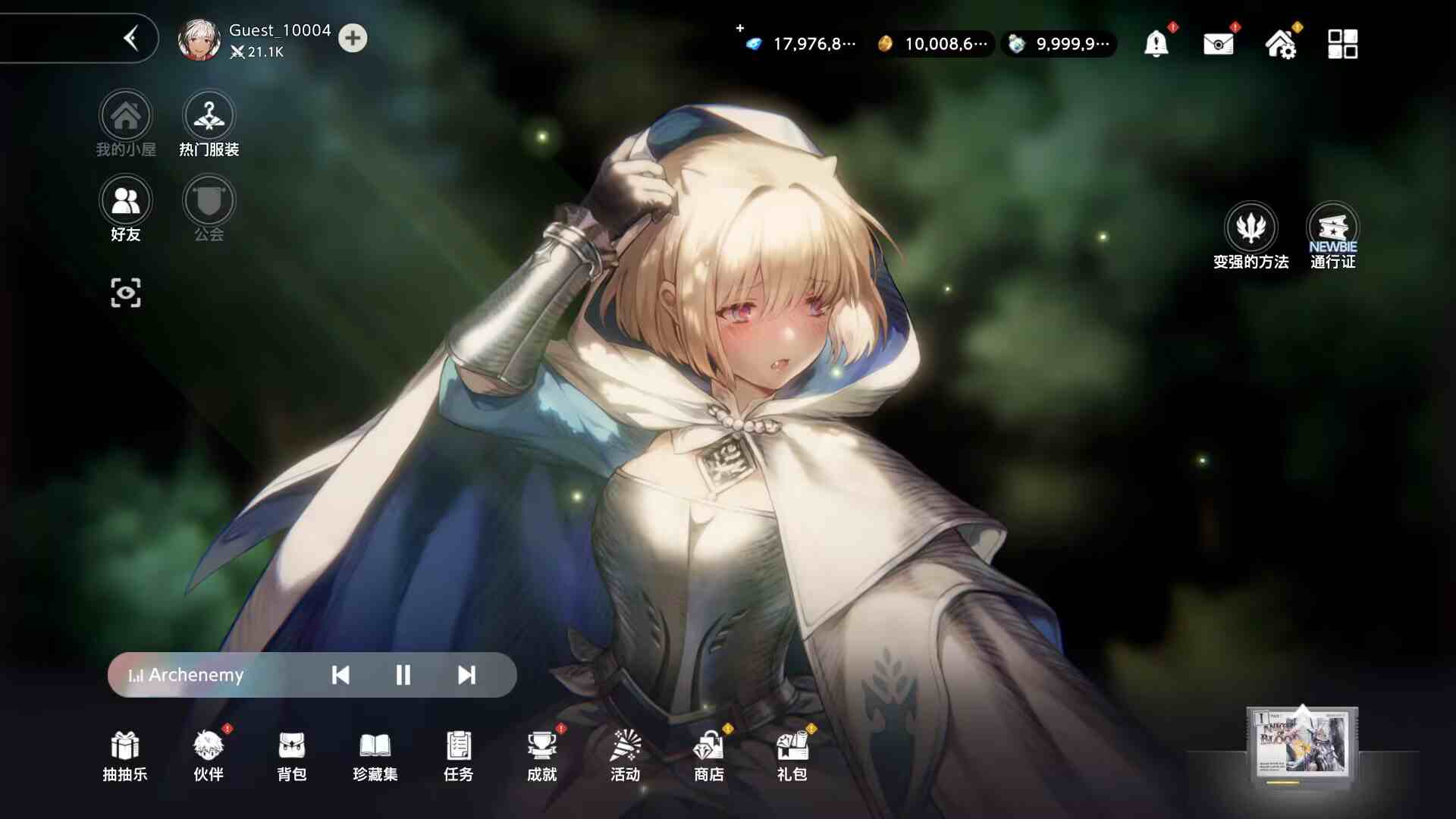Skip to the next music track
Screen dimensions: 1456x819
[466, 675]
